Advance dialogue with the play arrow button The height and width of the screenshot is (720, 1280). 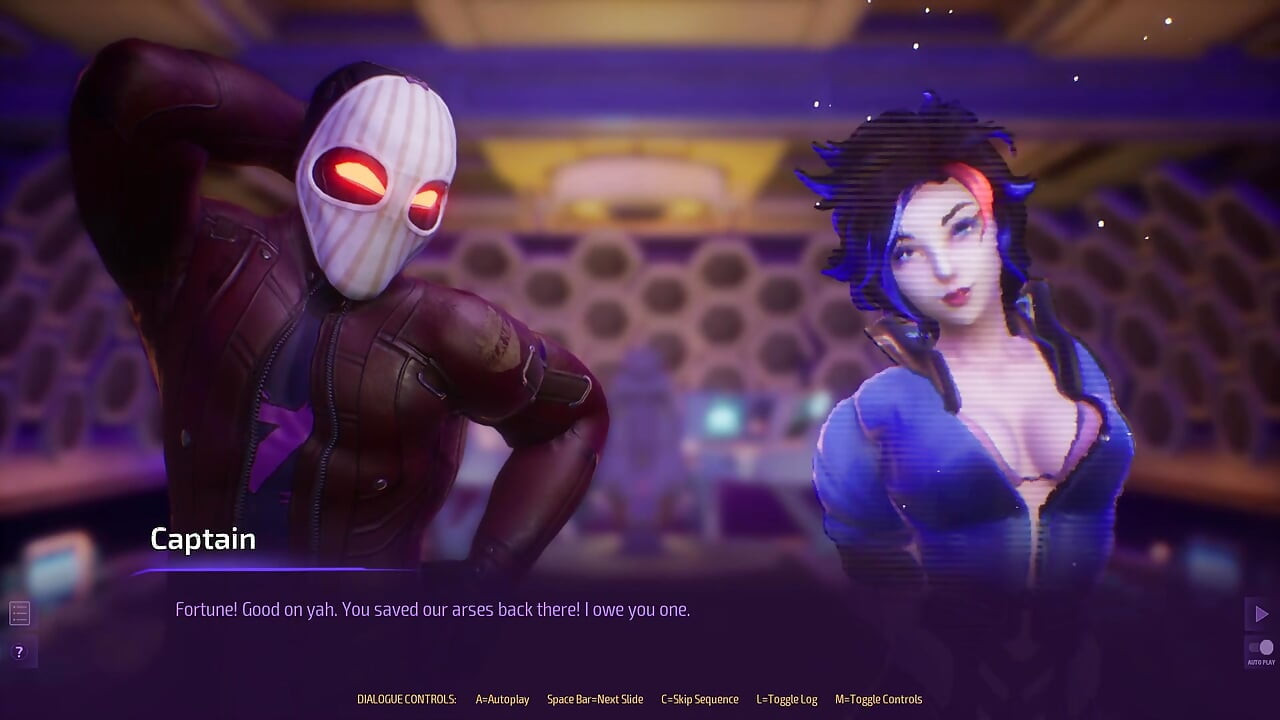[x=1261, y=613]
